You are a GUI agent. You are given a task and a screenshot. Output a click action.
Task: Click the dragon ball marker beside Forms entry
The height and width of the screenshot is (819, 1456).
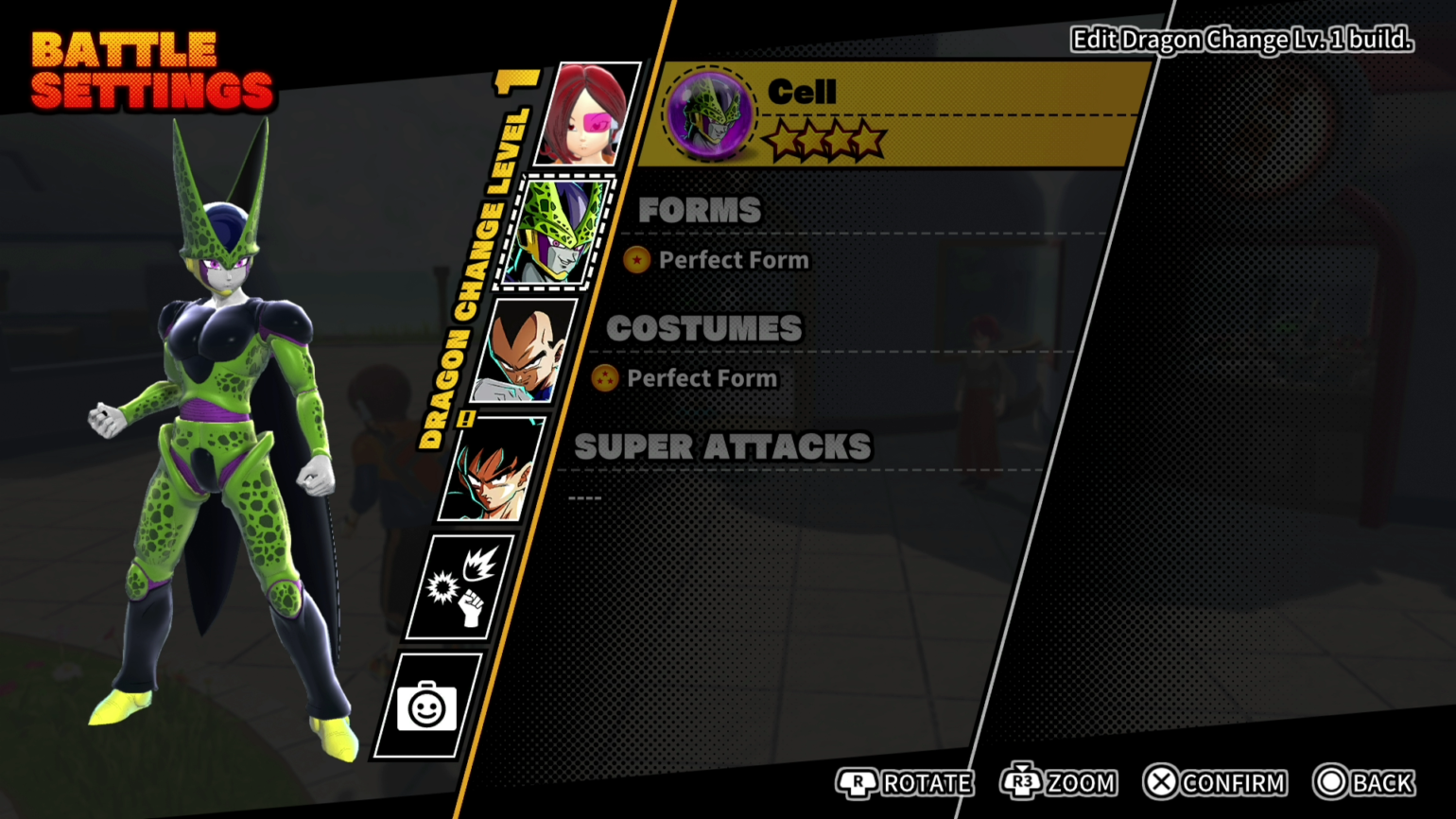(635, 260)
